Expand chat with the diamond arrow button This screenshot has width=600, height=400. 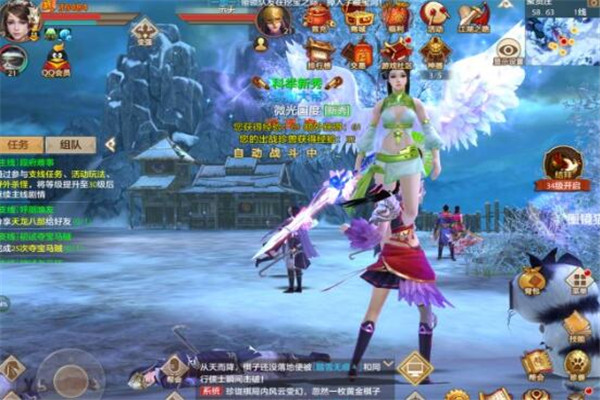click(414, 367)
